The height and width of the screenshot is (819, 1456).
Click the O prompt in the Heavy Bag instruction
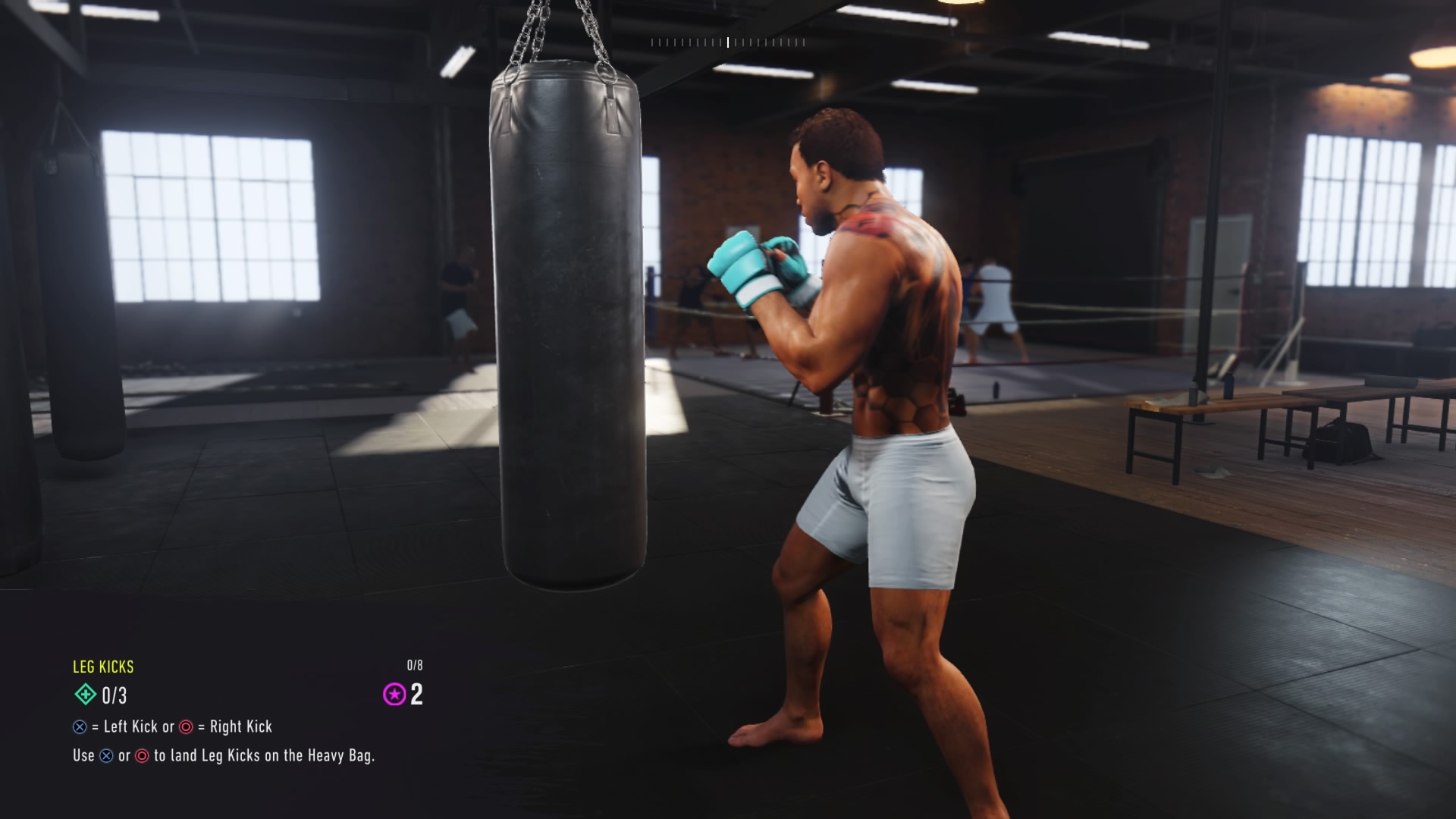coord(143,755)
